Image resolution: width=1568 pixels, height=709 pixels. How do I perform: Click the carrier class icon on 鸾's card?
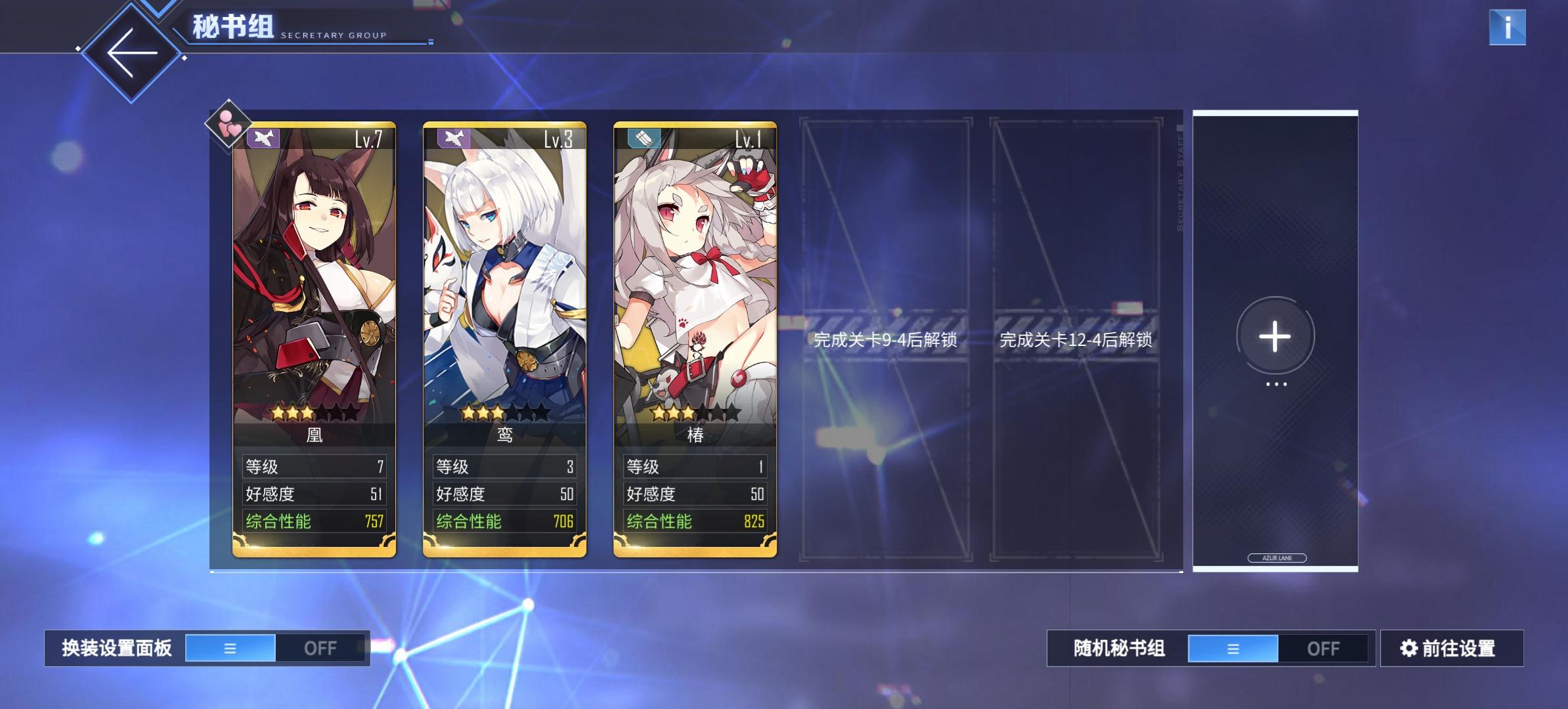point(454,137)
